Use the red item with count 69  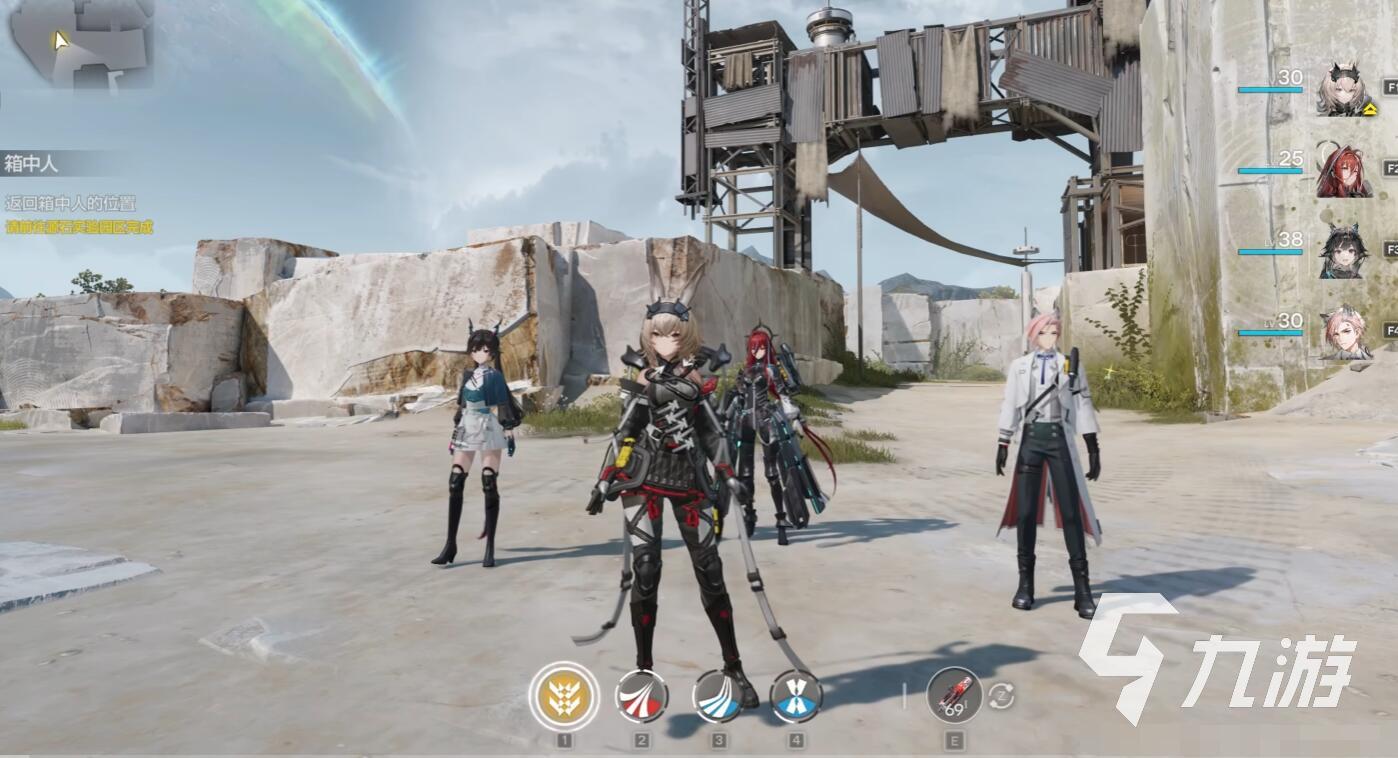(954, 695)
